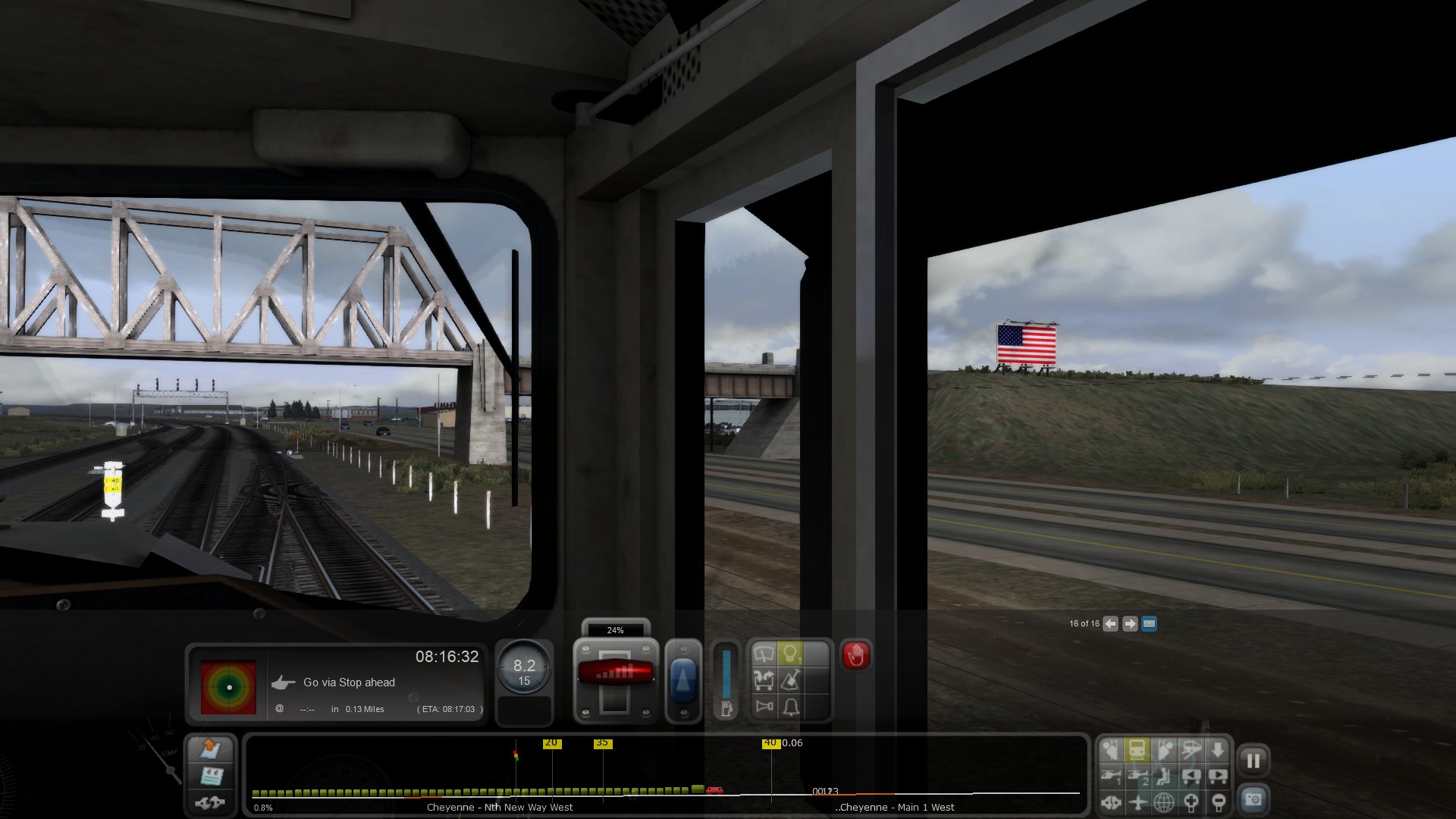Hit the red emergency brake hand button
Viewport: 1456px width, 819px height.
click(x=856, y=655)
